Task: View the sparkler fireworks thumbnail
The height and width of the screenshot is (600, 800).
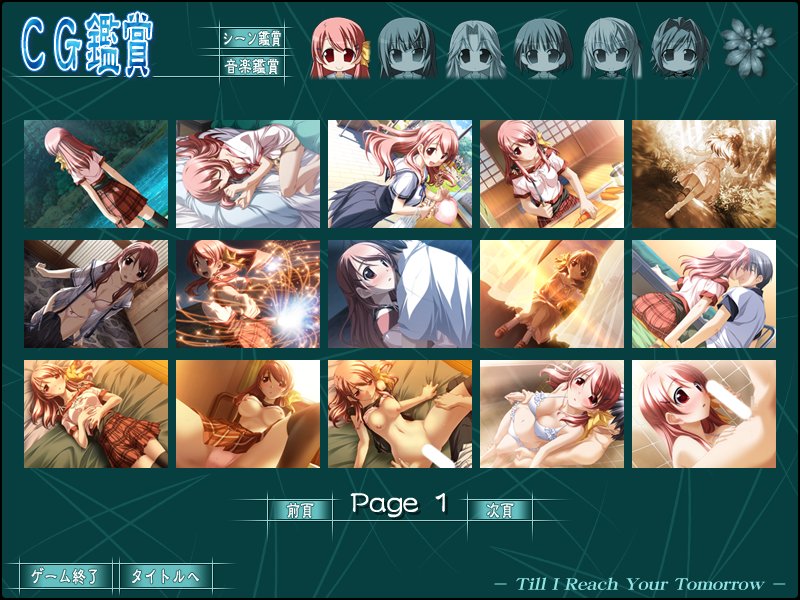Action: click(x=248, y=294)
